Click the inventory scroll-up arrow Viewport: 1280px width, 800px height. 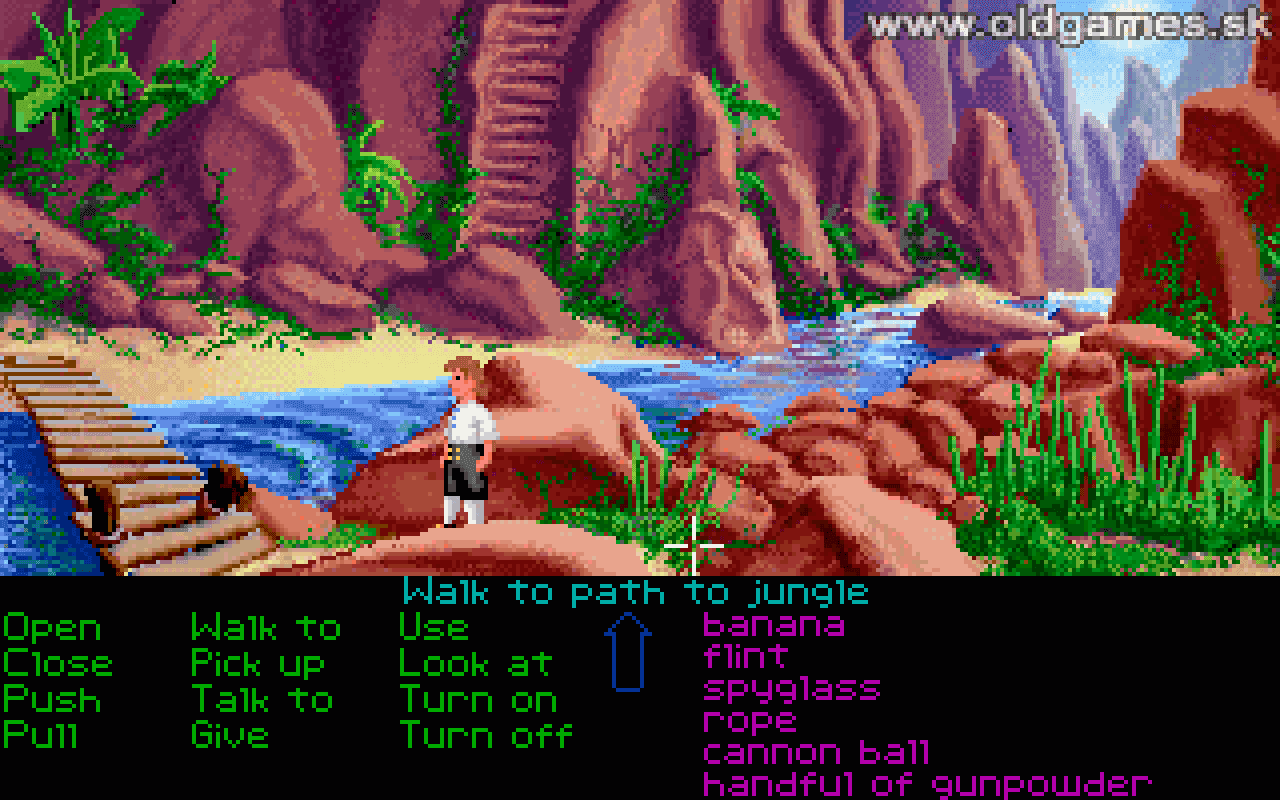pos(627,650)
